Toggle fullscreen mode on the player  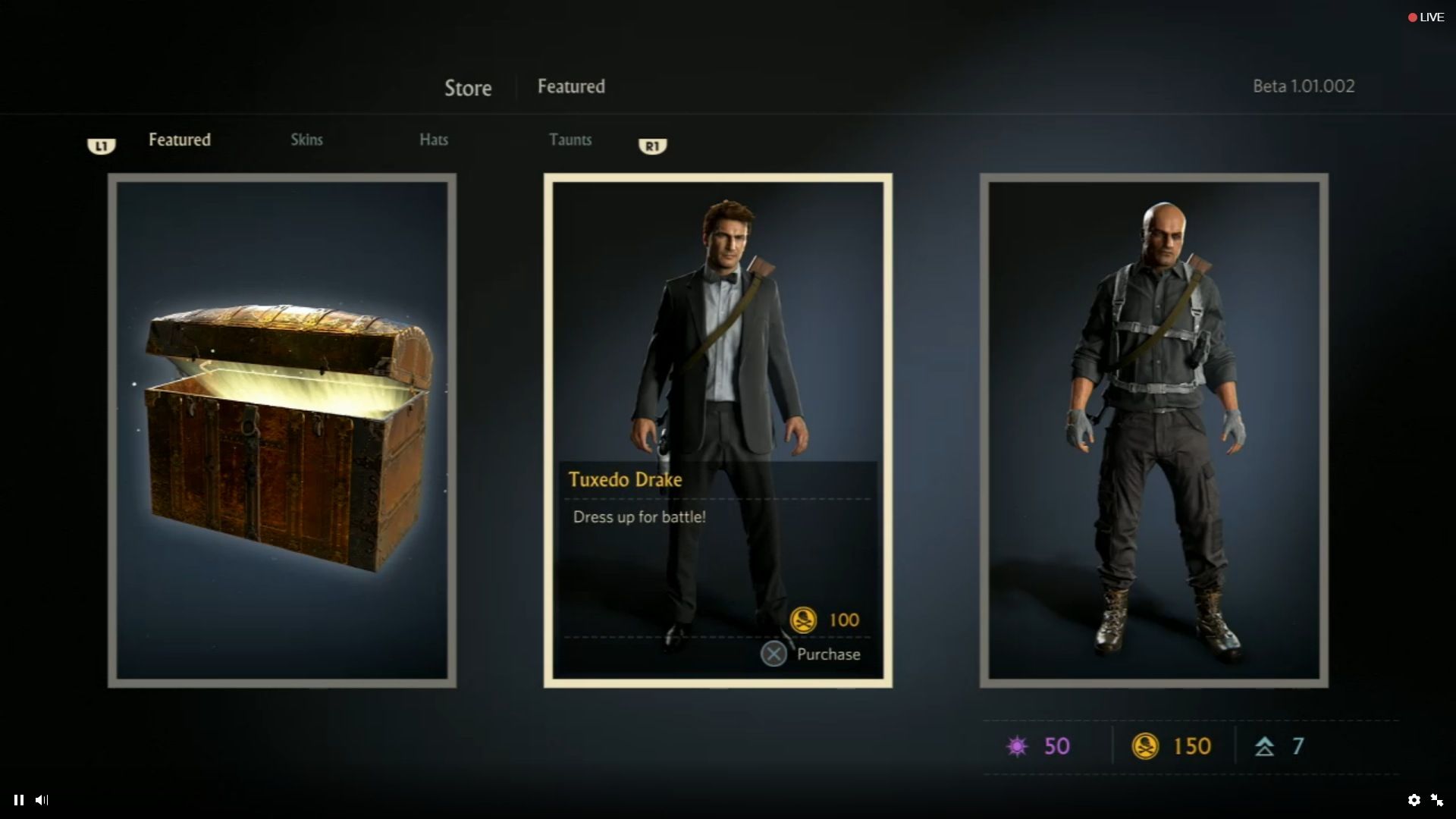(x=1438, y=800)
